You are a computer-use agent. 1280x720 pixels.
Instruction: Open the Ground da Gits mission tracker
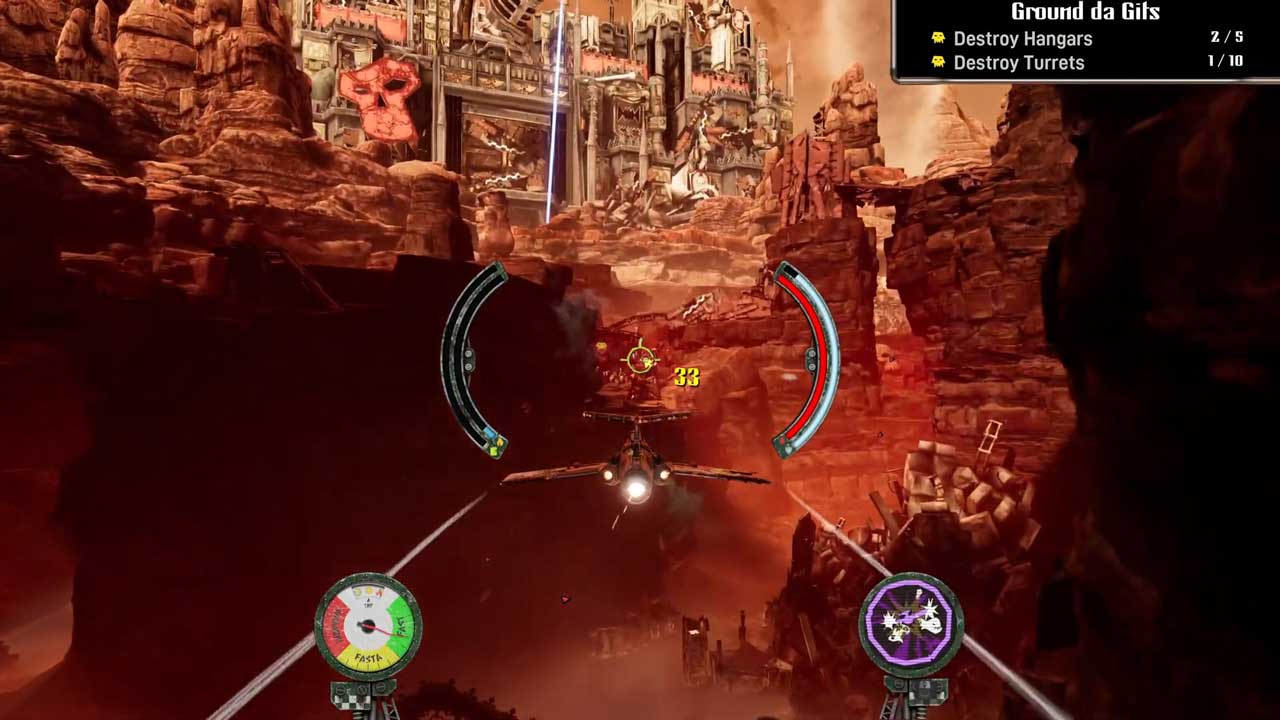(x=1085, y=13)
